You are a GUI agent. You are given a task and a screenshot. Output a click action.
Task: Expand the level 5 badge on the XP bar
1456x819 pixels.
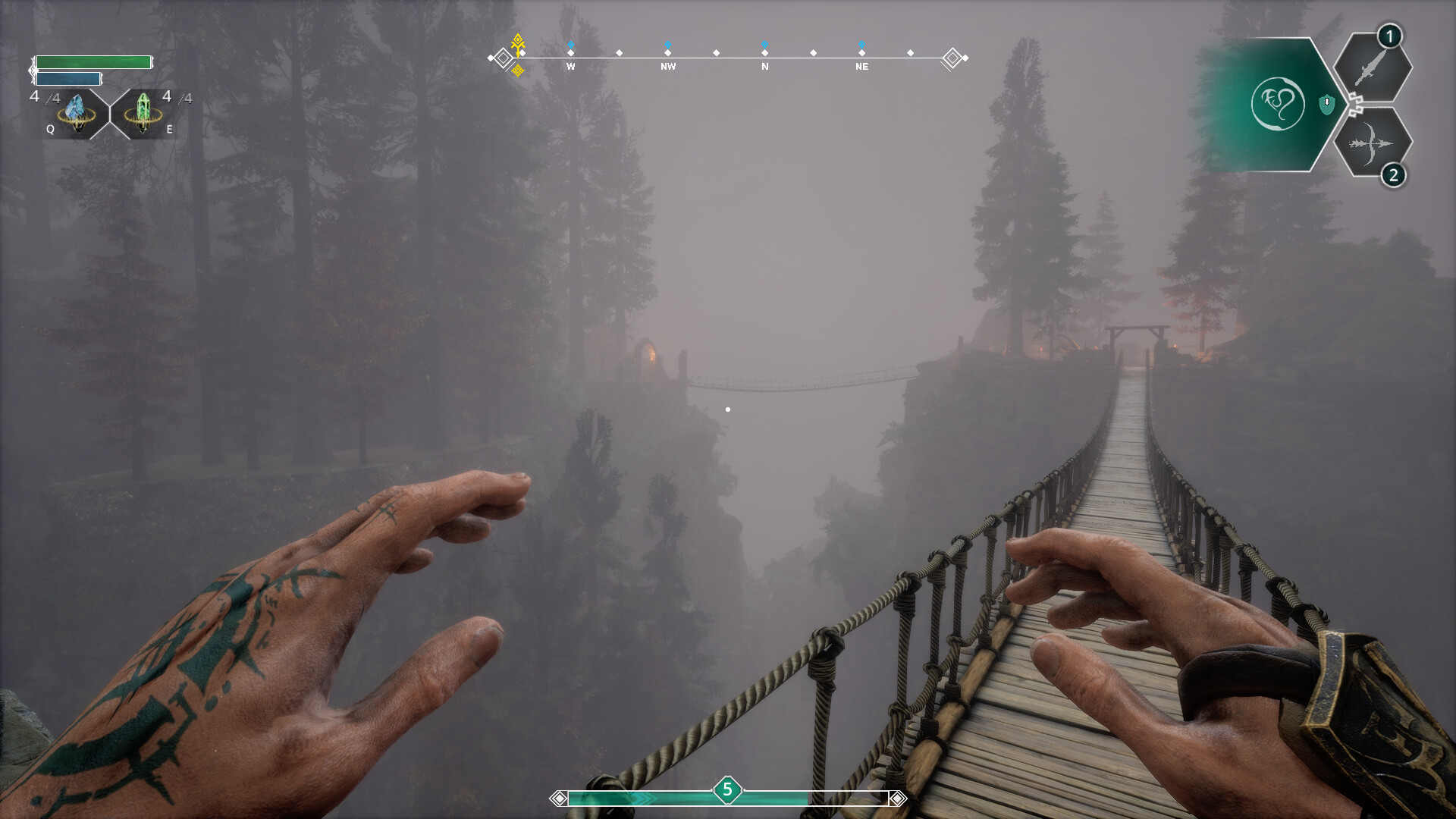pos(726,789)
